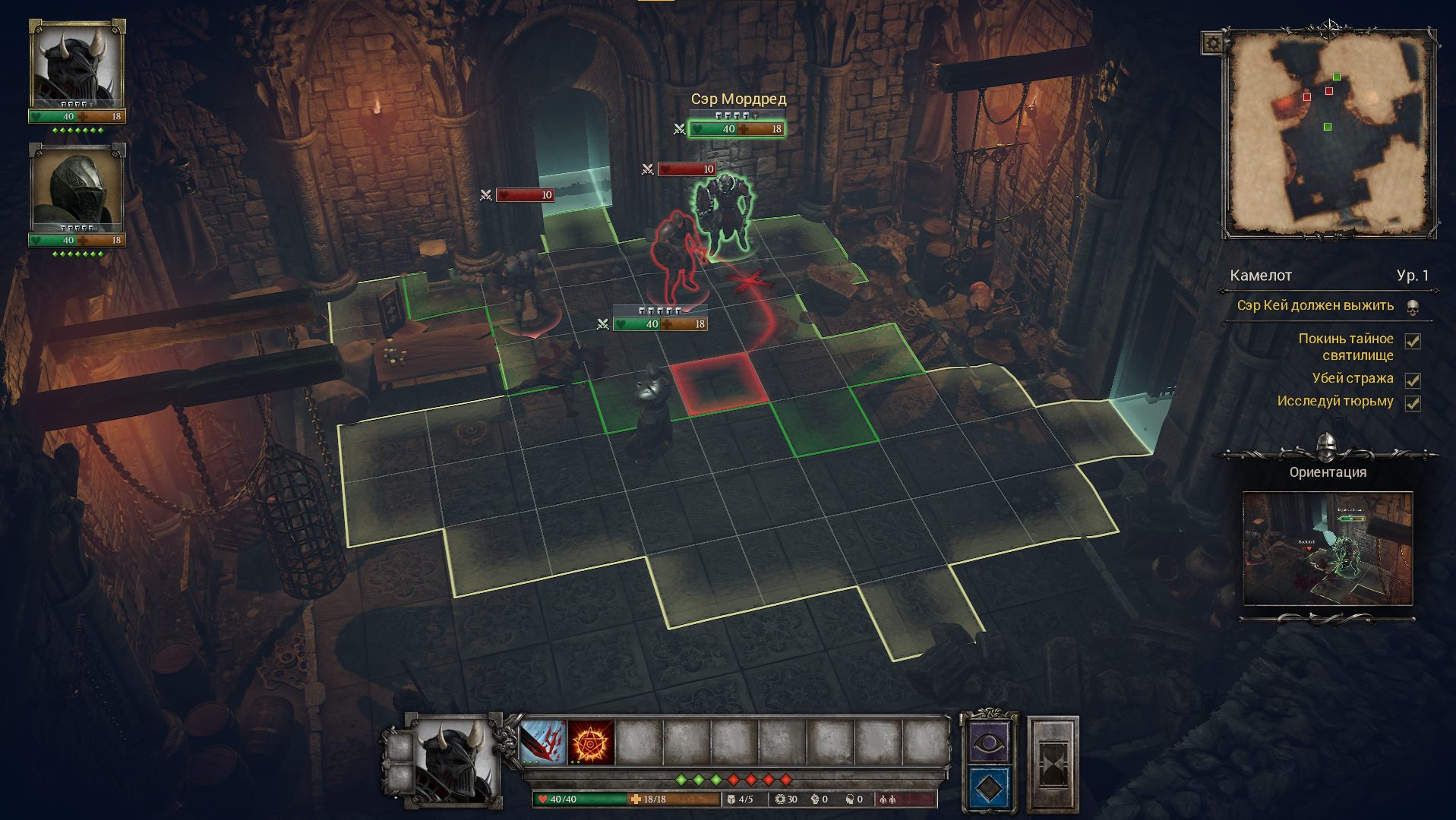This screenshot has width=1456, height=820.
Task: Click the lower green ally marker on minimap
Action: tap(1327, 127)
